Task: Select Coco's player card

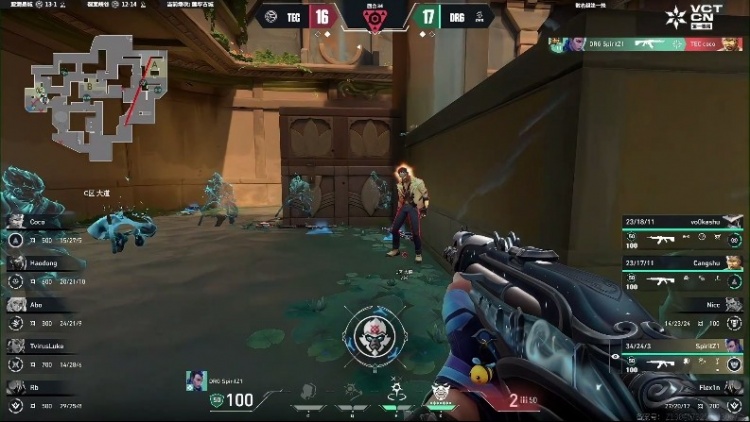Action: click(42, 230)
